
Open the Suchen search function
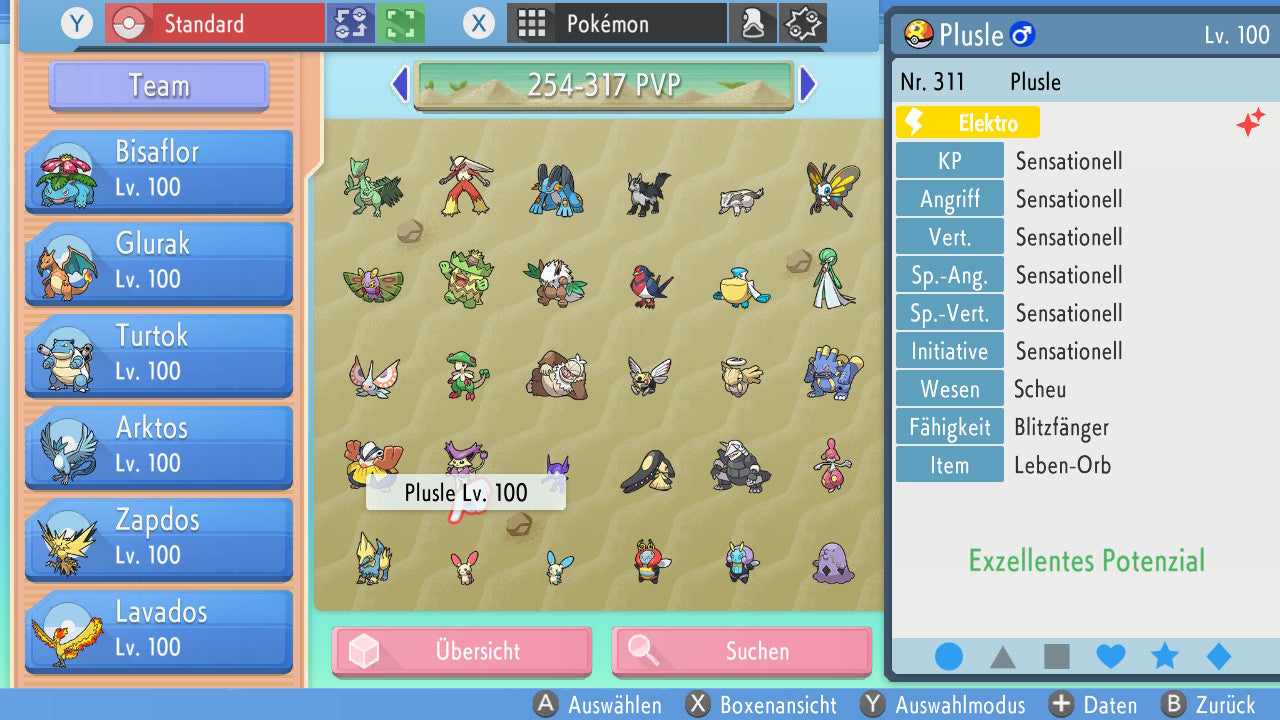pyautogui.click(x=741, y=651)
